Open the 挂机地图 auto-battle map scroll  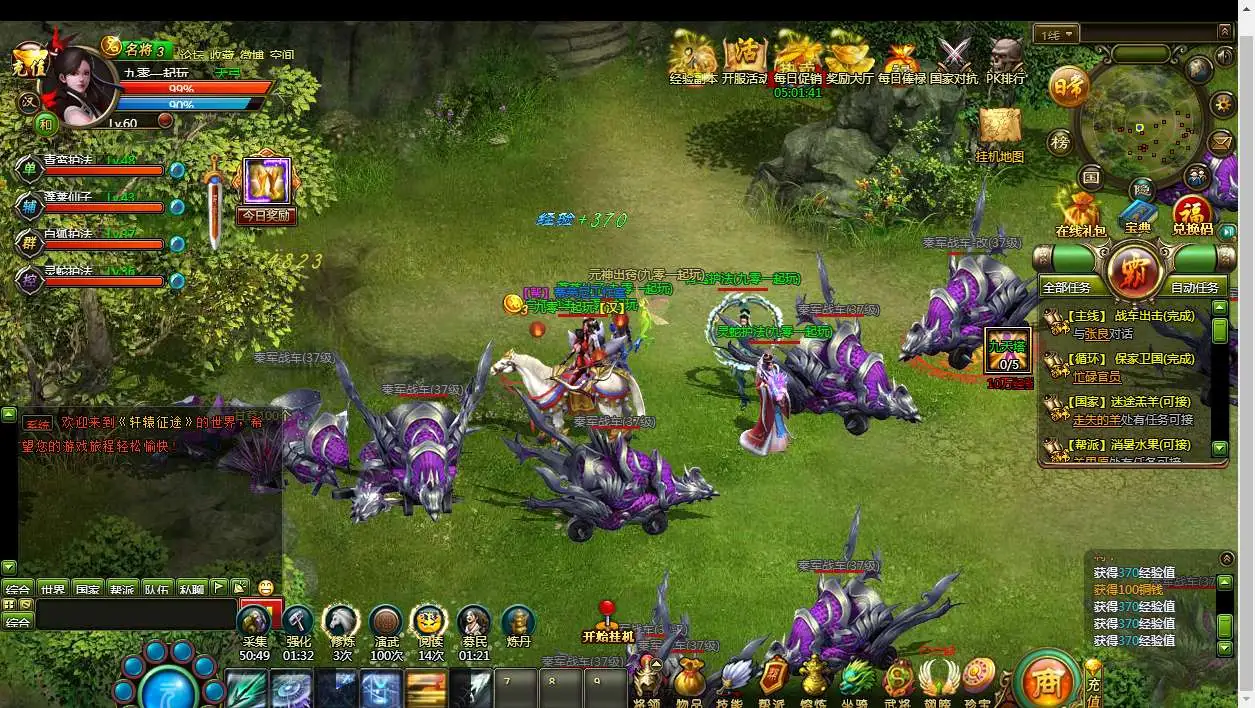tap(999, 133)
